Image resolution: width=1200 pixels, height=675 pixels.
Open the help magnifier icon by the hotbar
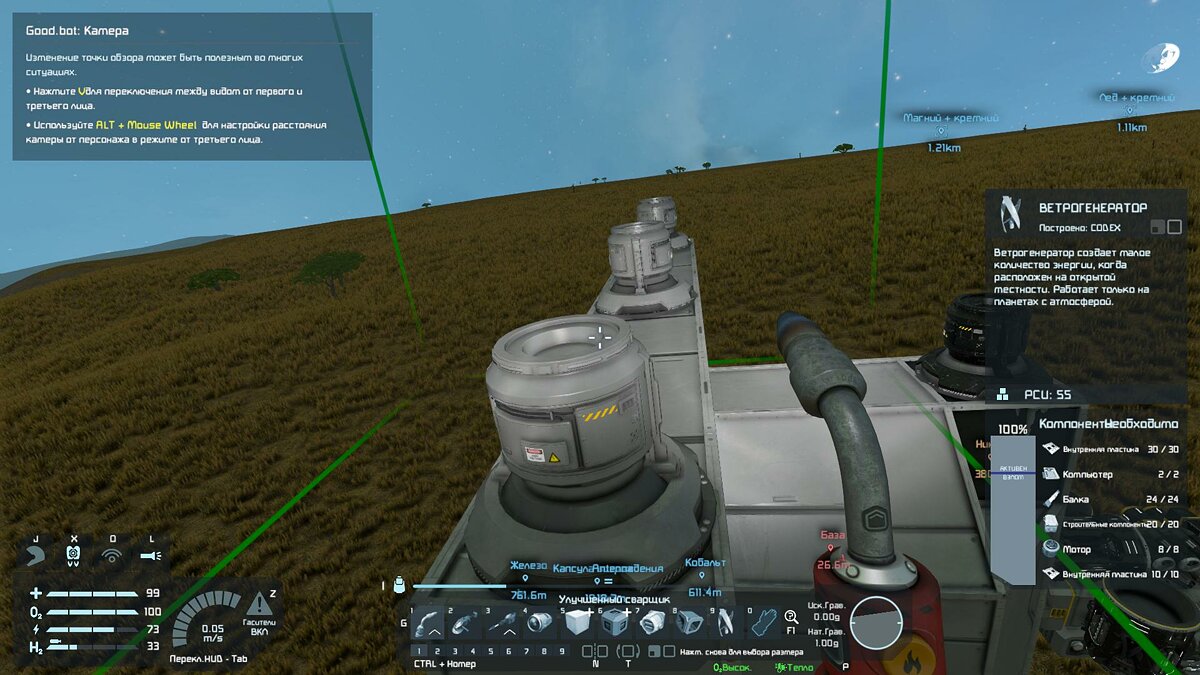click(792, 618)
